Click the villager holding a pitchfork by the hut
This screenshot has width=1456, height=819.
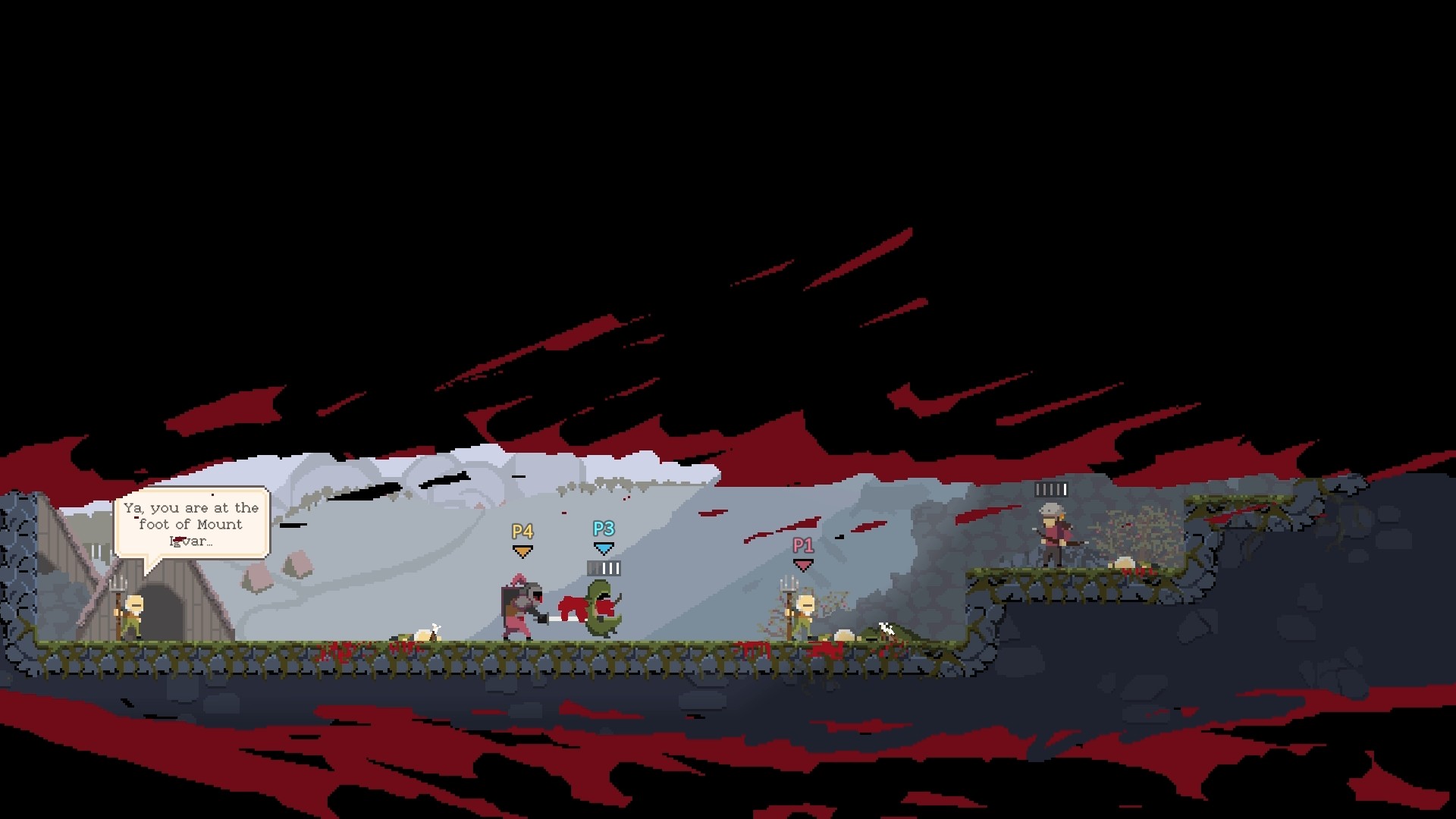coord(135,614)
